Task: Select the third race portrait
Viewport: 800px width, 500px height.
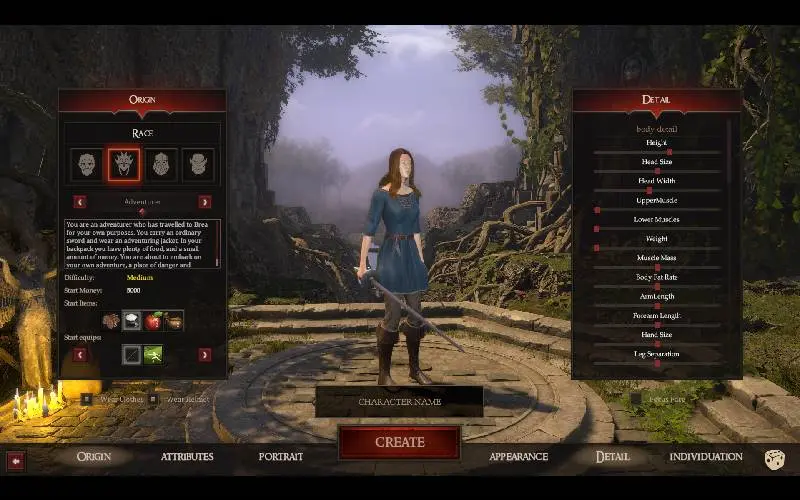Action: 162,164
